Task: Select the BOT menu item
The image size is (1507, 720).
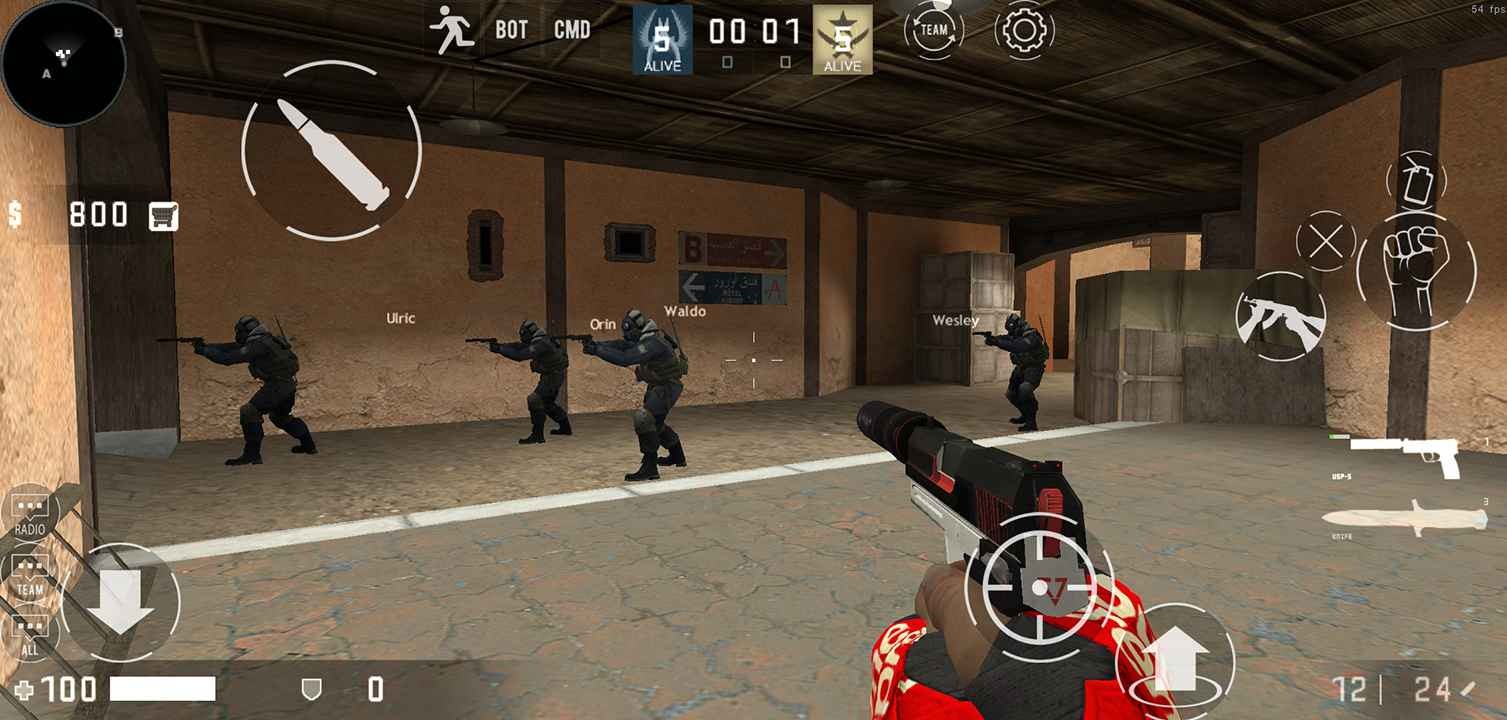Action: pyautogui.click(x=509, y=30)
